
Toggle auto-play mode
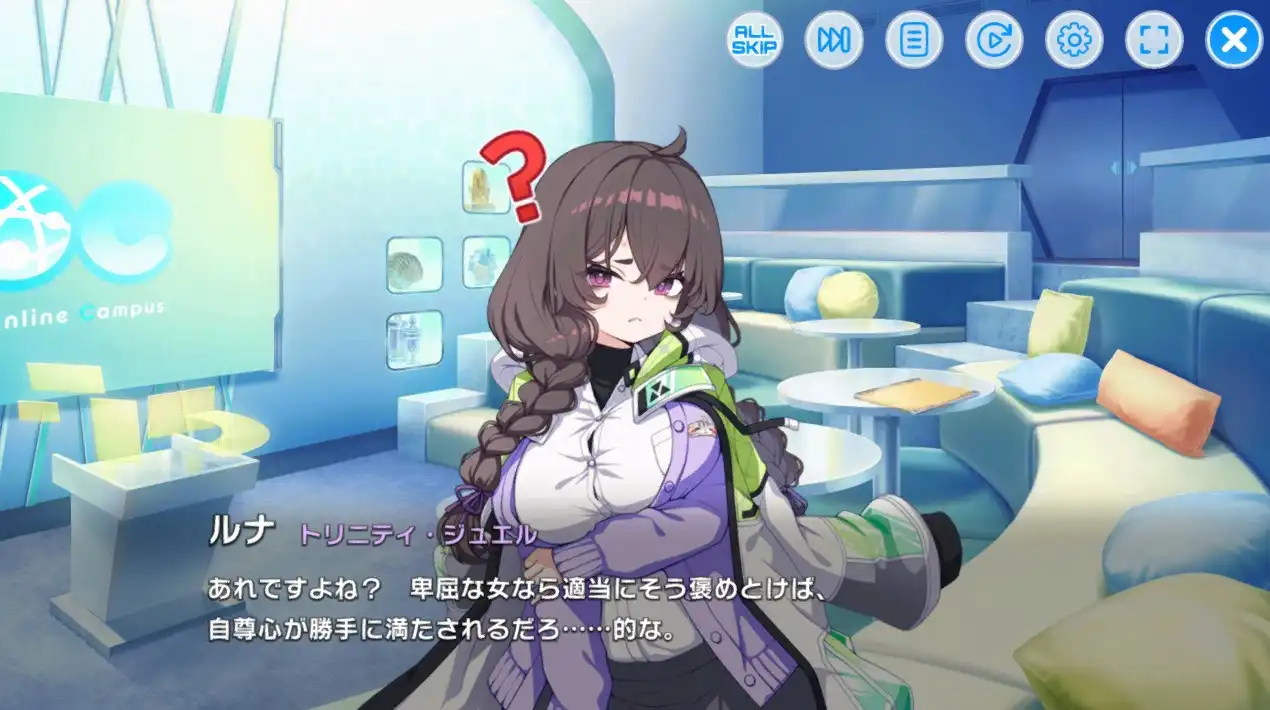point(994,40)
